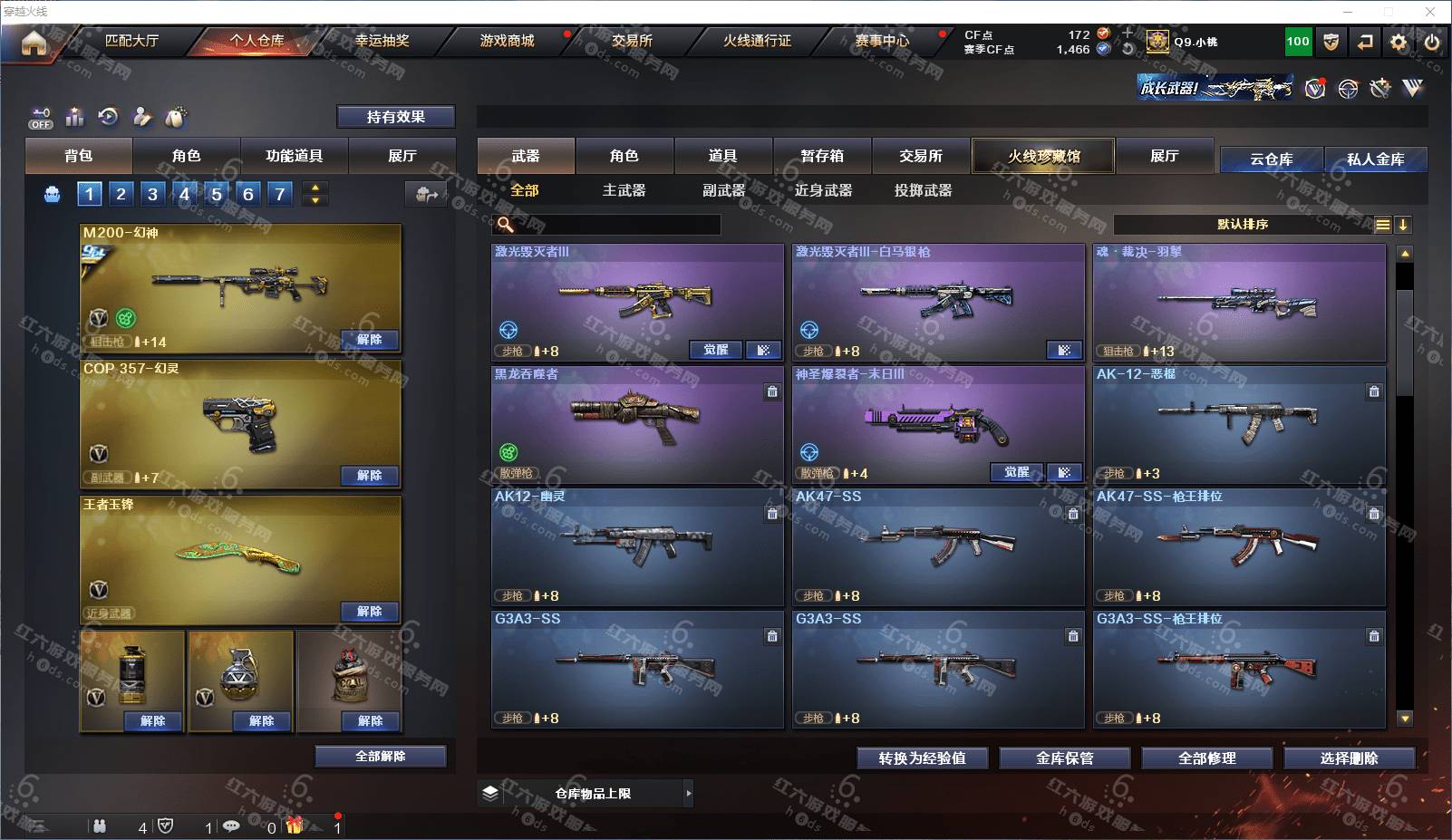Image resolution: width=1452 pixels, height=840 pixels.
Task: Filter by 近身武器 category
Action: pyautogui.click(x=823, y=190)
